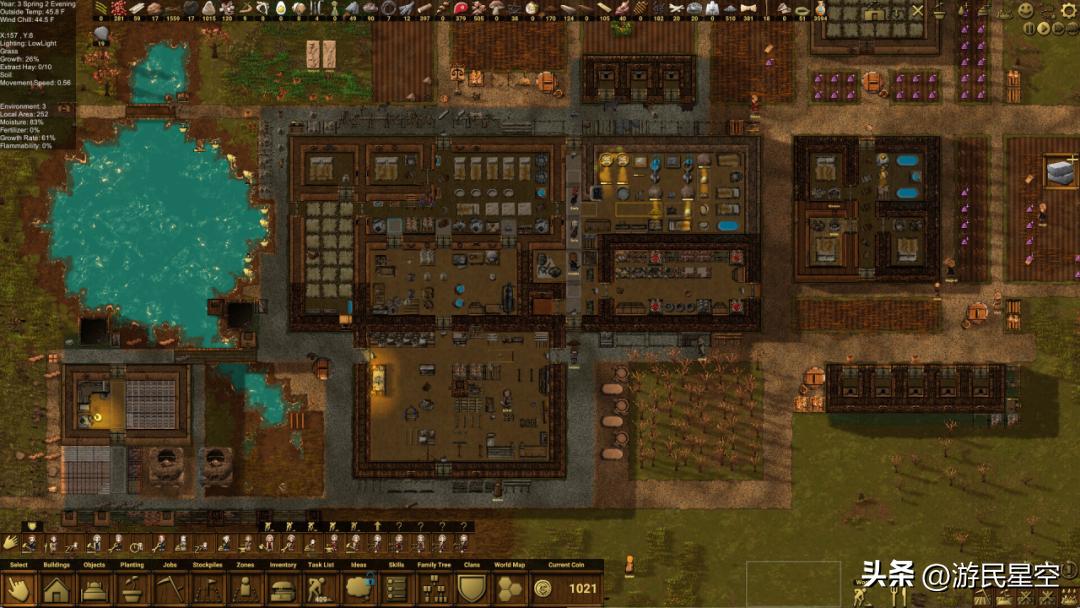
Task: Open the Zones menu
Action: tap(245, 588)
